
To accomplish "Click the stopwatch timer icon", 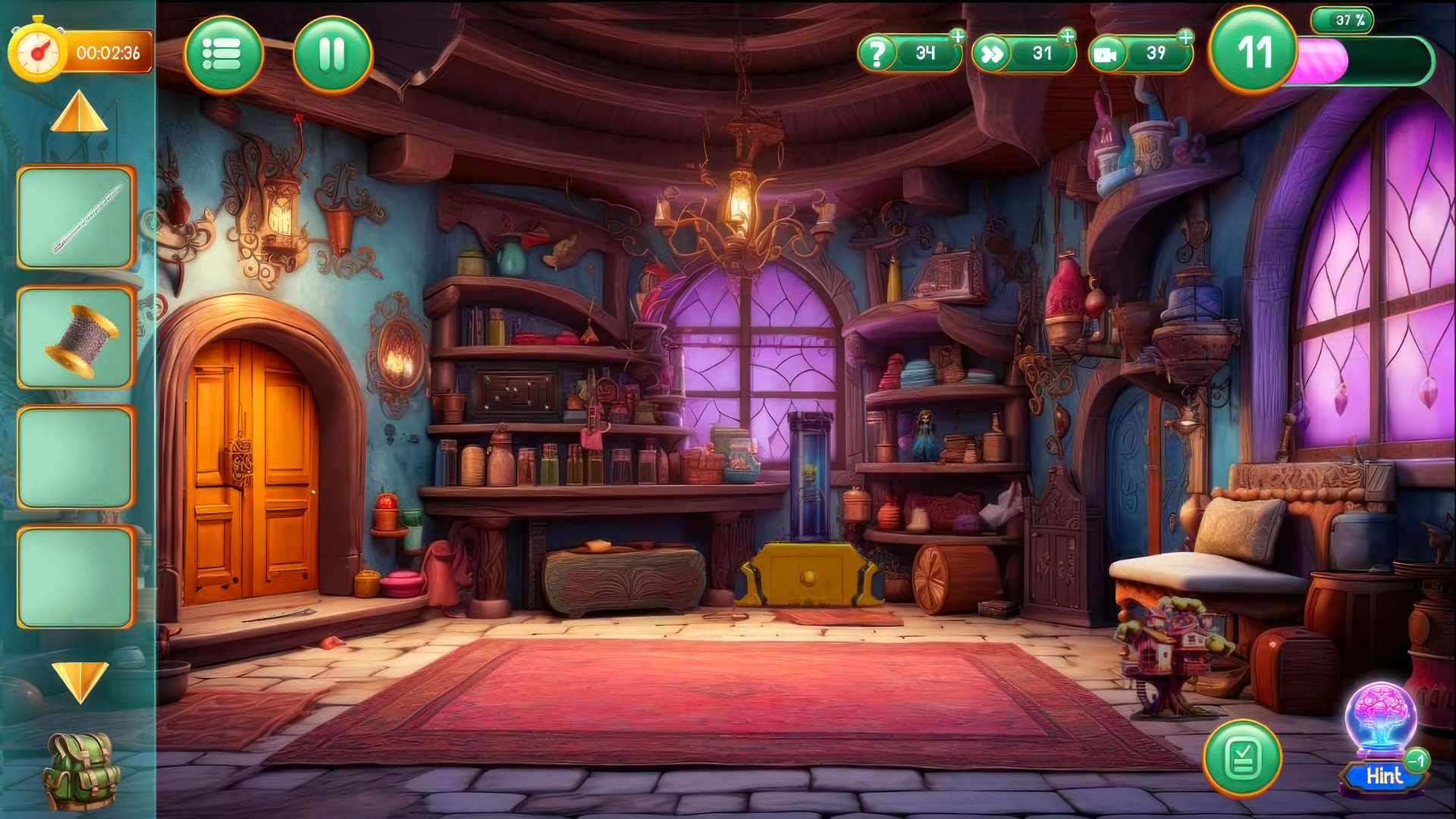I will pos(36,52).
